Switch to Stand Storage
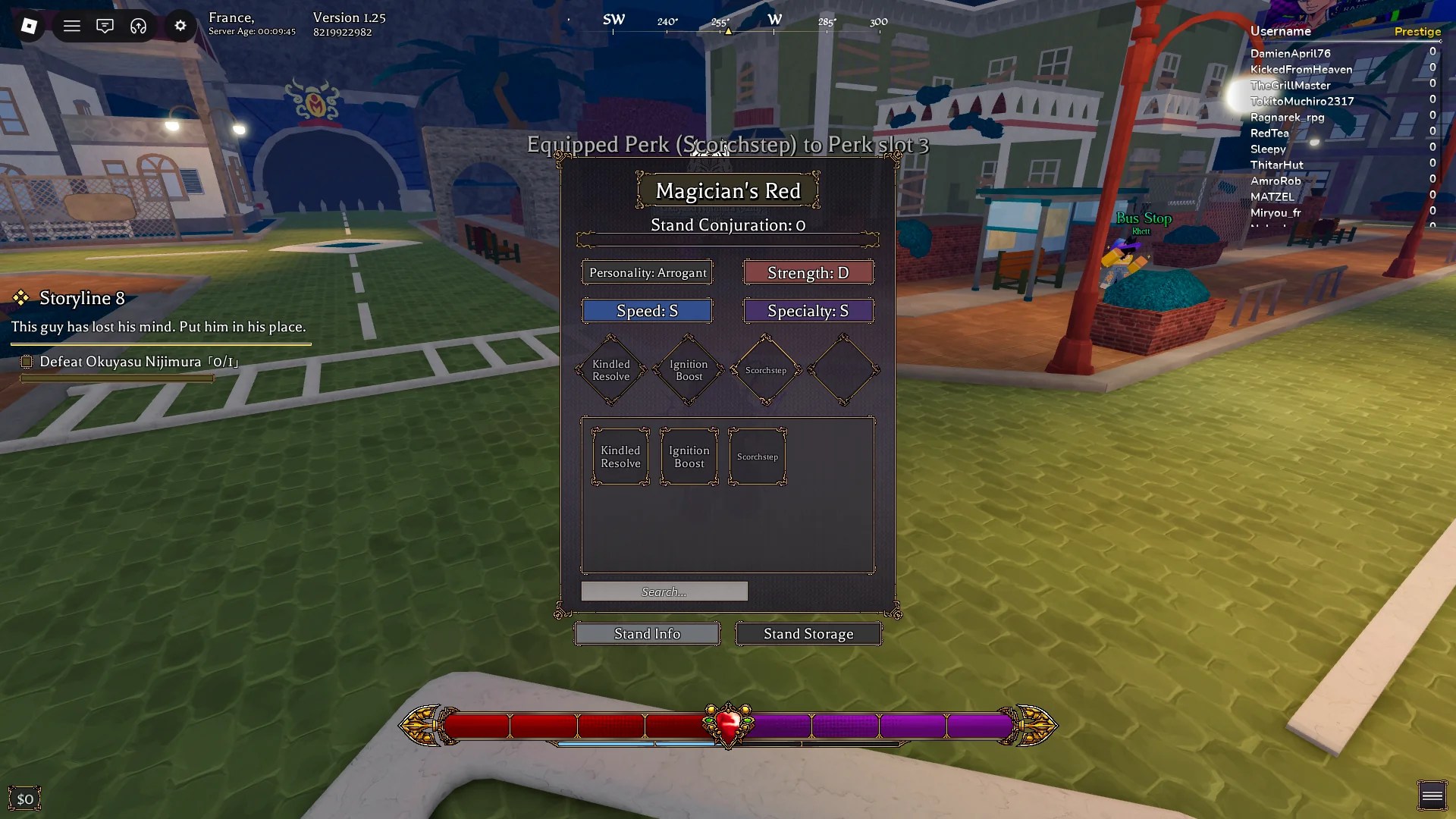Viewport: 1456px width, 819px height. pyautogui.click(x=808, y=633)
